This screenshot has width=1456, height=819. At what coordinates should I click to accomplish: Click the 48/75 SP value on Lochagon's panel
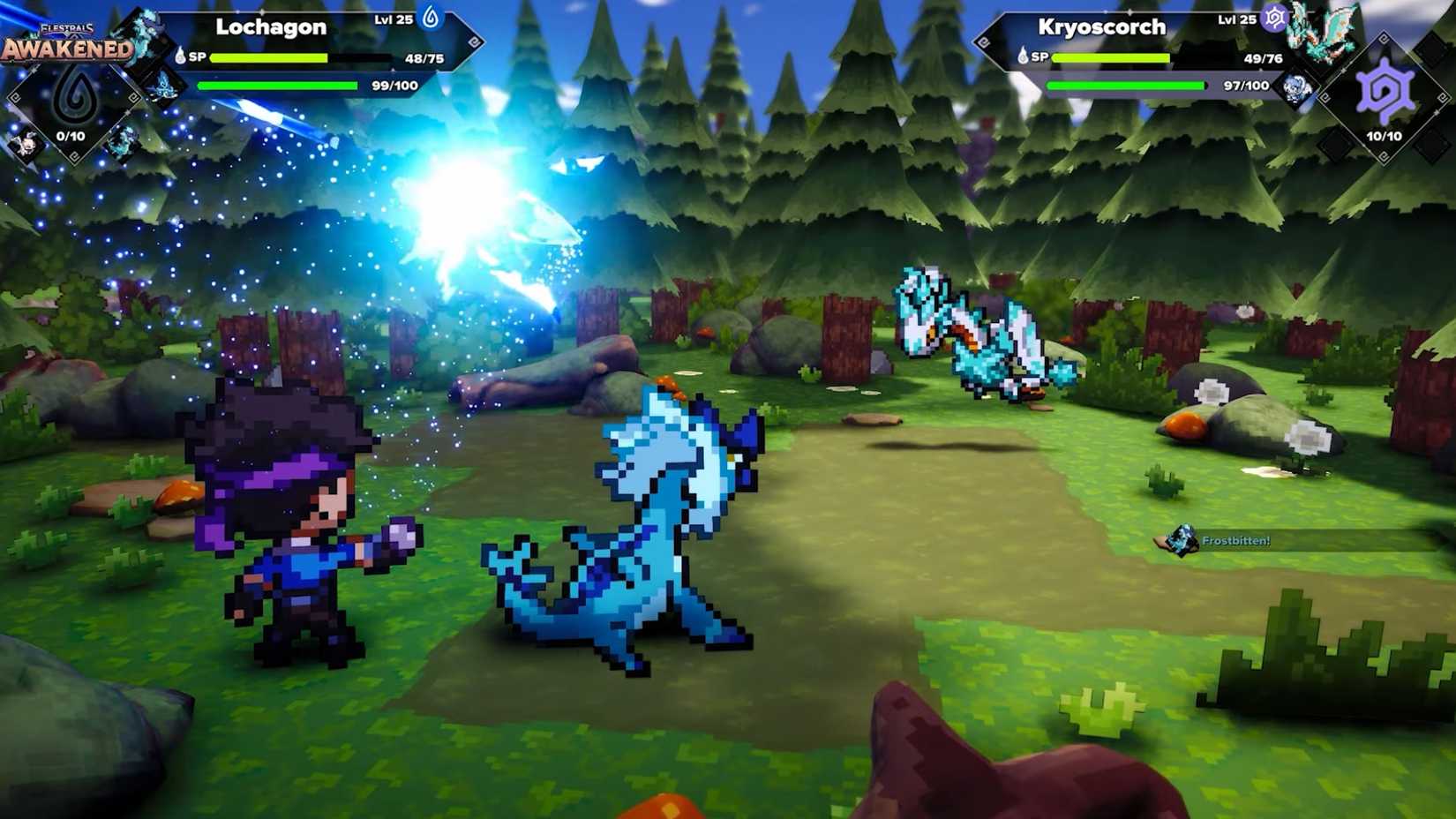pyautogui.click(x=425, y=58)
